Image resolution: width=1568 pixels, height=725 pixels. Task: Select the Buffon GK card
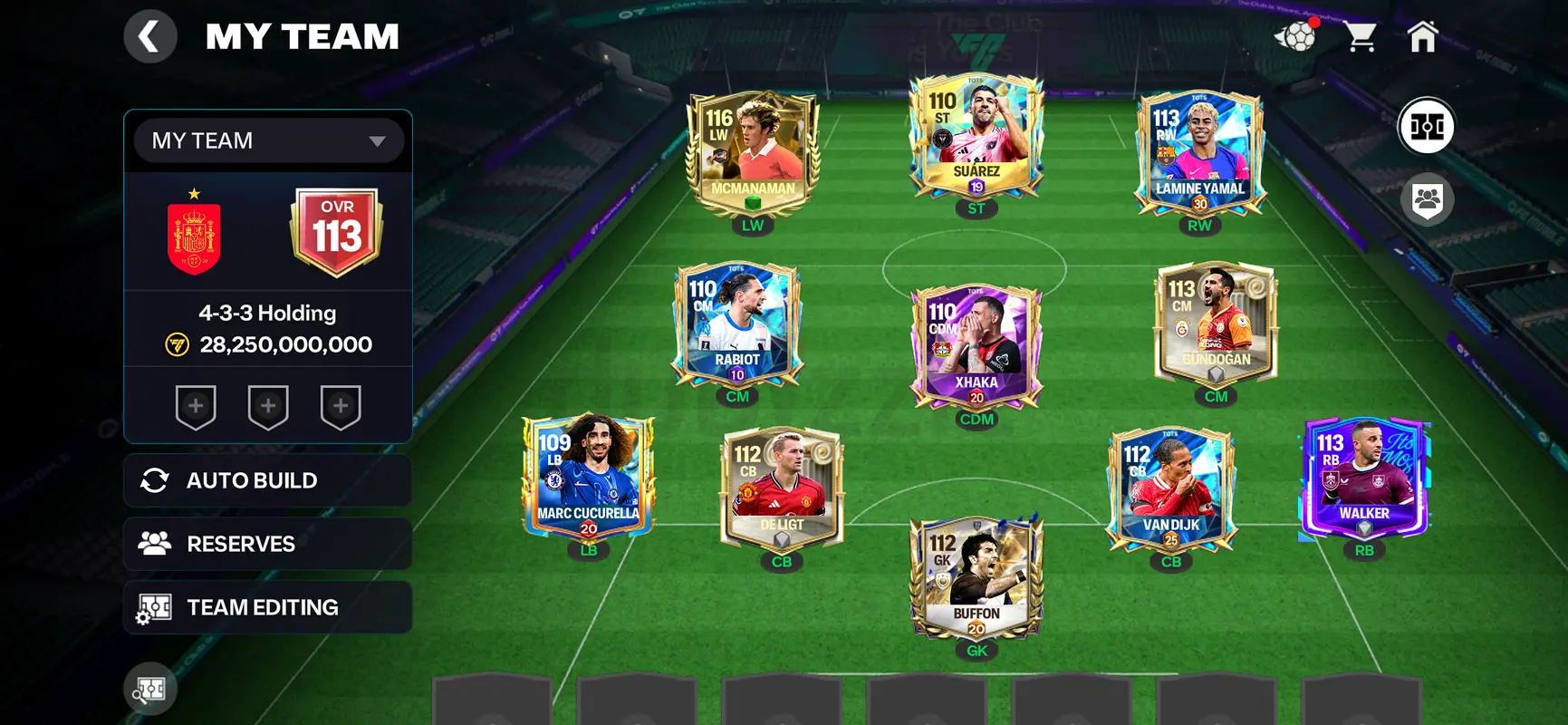point(976,578)
